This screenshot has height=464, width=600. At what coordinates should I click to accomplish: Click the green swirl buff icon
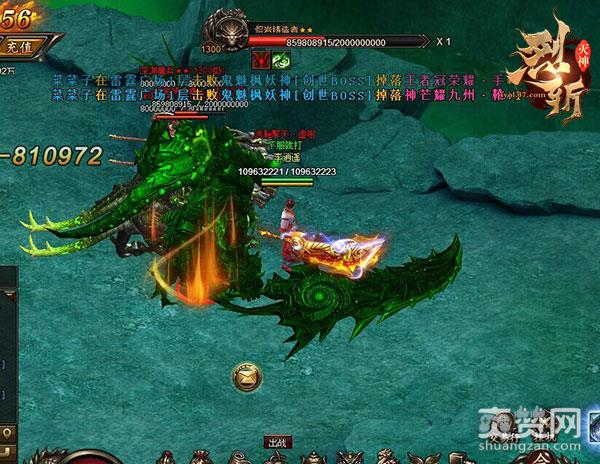[281, 62]
